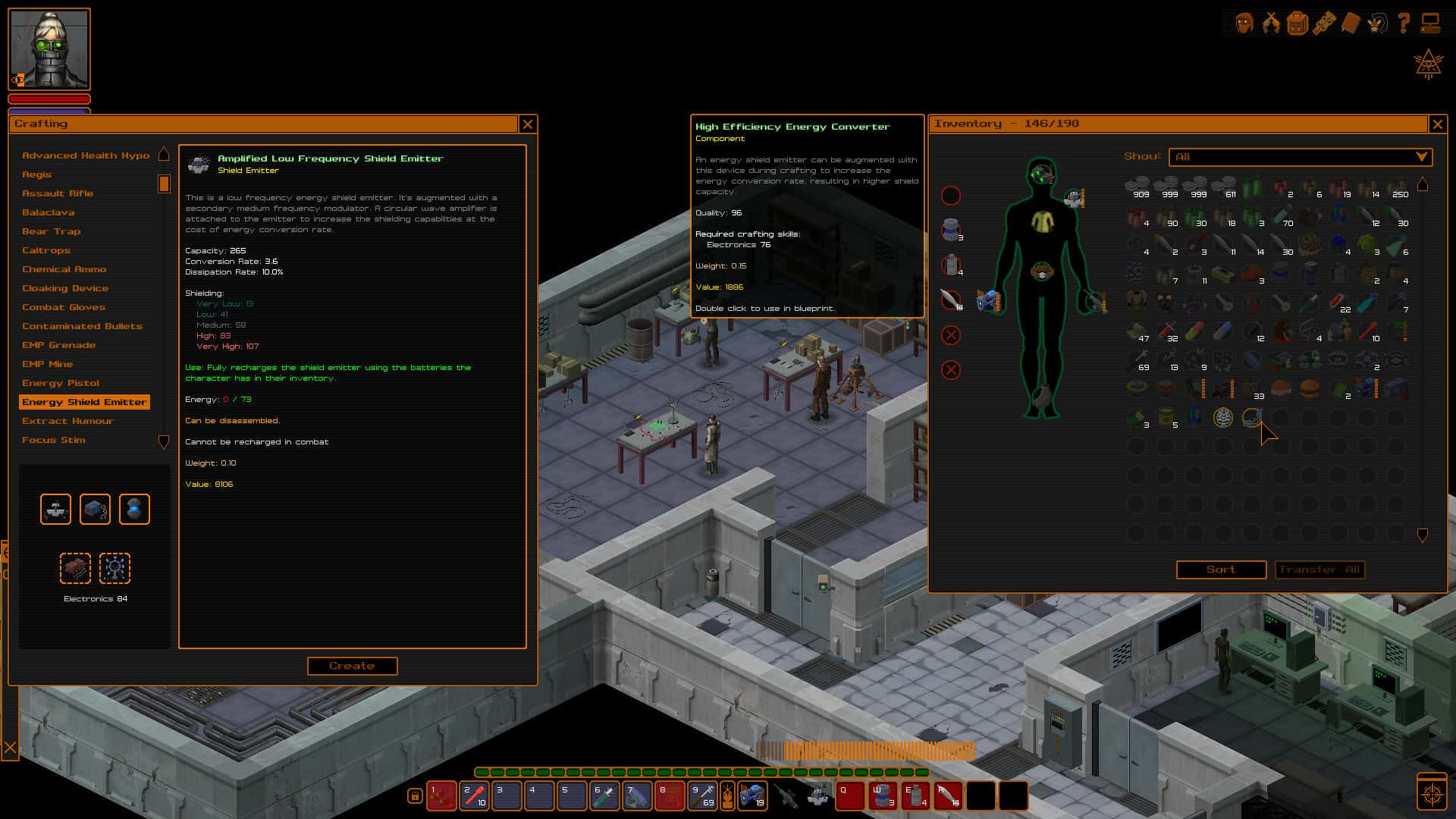Click the inventory grid down arrow

click(1422, 534)
